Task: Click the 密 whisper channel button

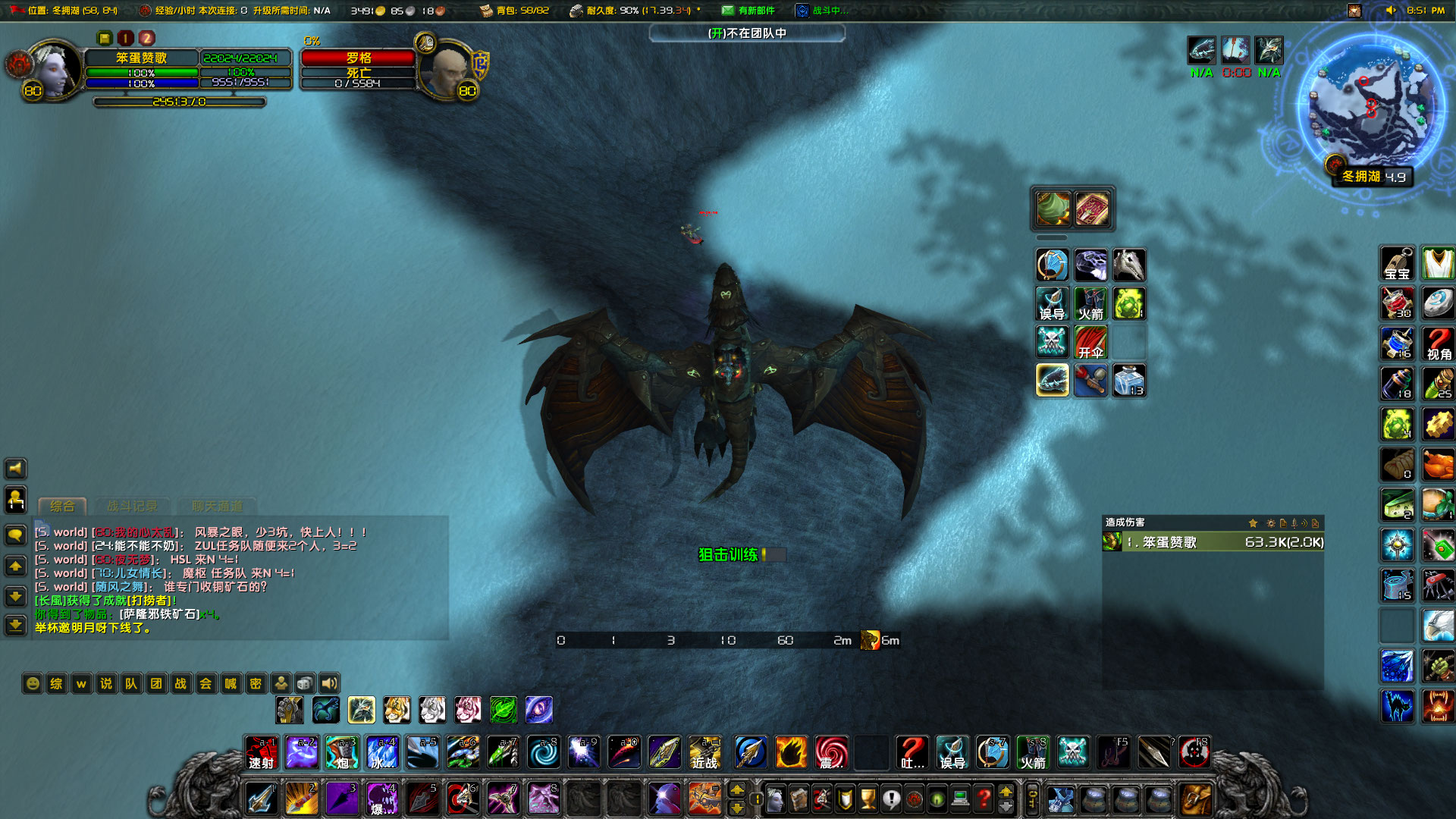Action: coord(256,683)
